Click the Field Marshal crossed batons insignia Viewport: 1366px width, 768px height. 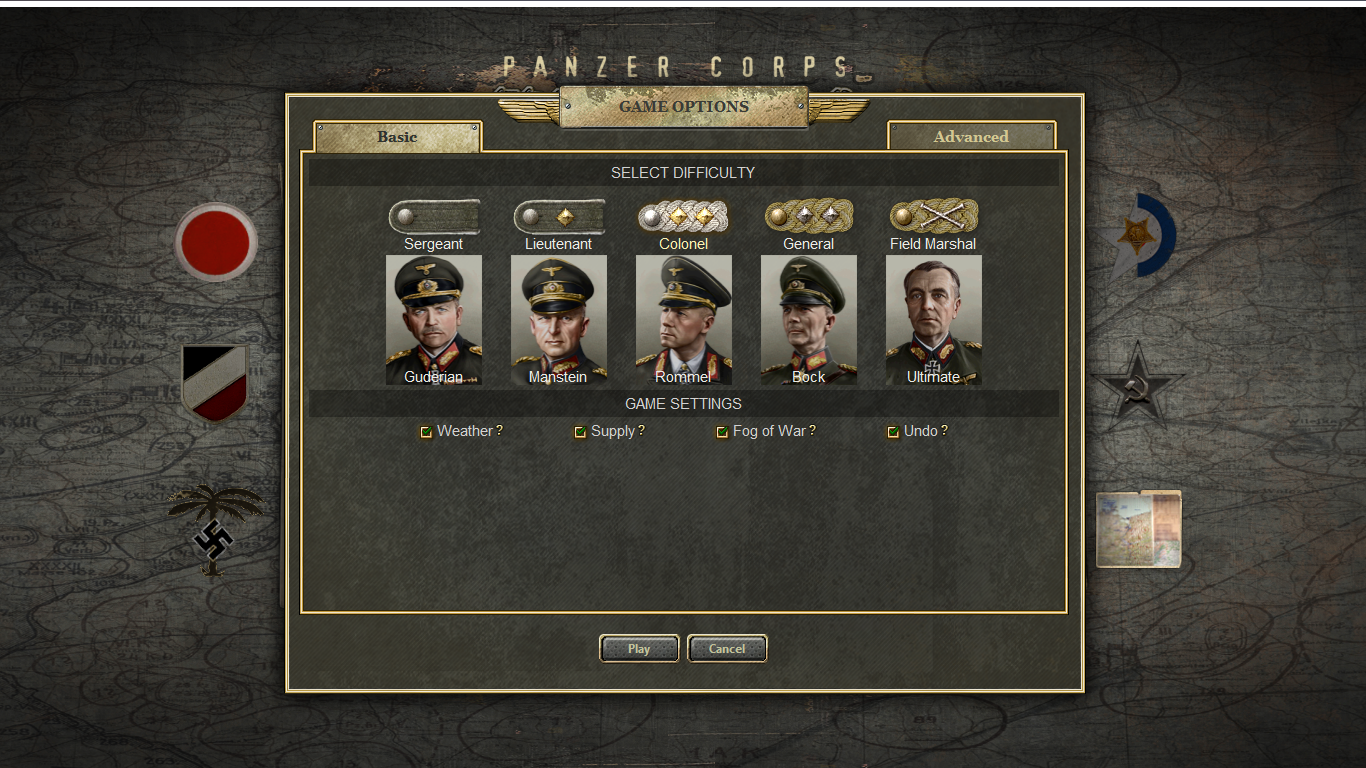934,216
